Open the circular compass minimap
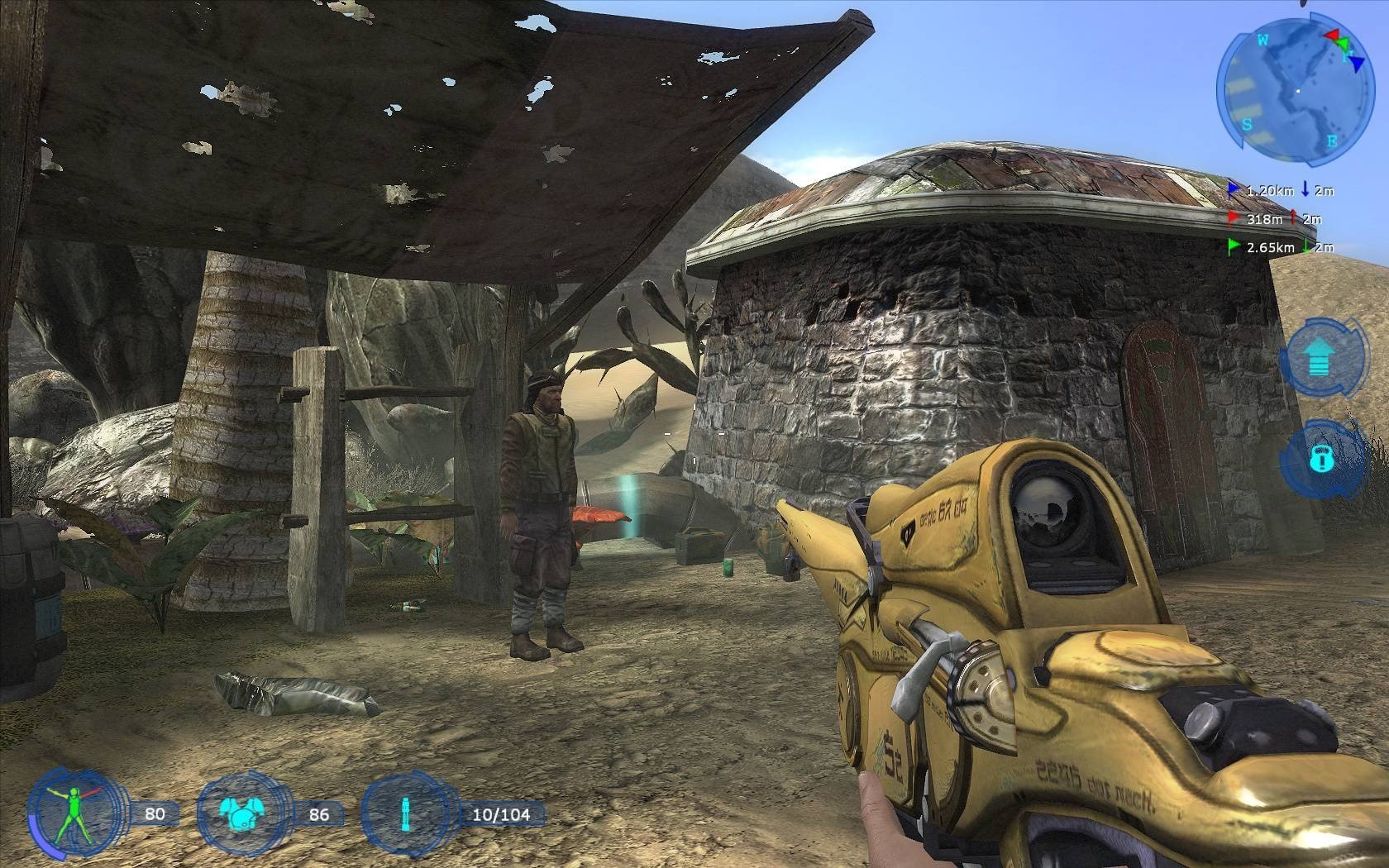The width and height of the screenshot is (1389, 868). pos(1290,90)
